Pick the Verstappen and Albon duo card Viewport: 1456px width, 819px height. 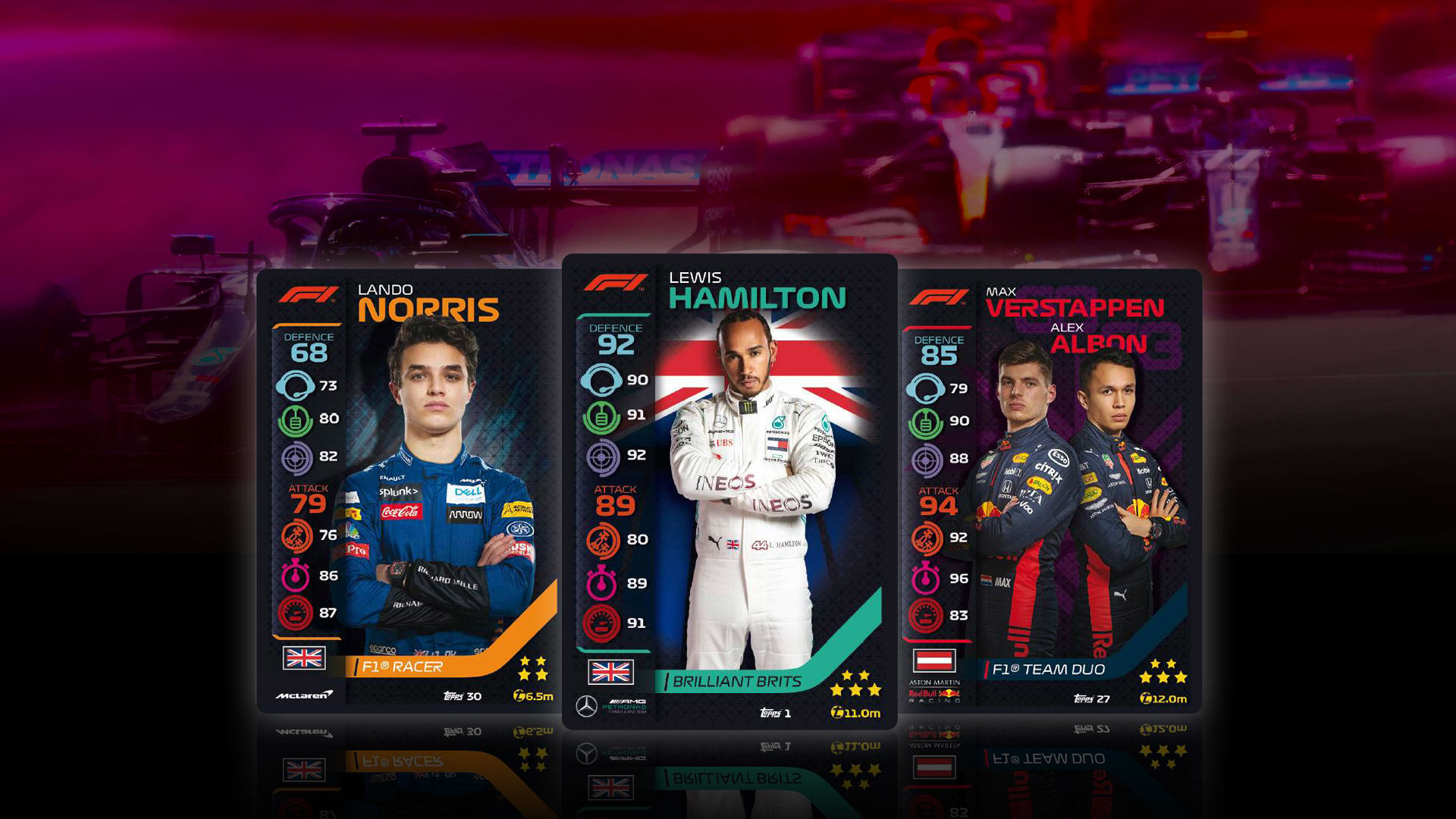[x=1050, y=491]
